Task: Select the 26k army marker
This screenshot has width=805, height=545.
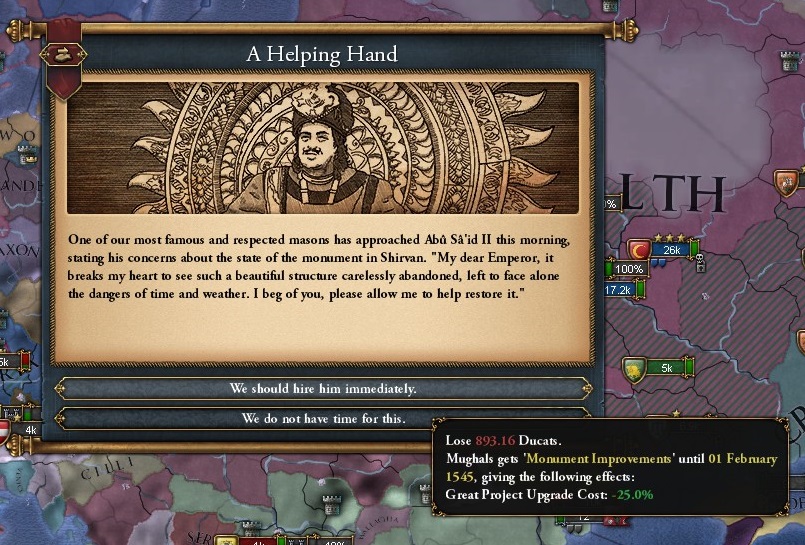Action: (x=671, y=248)
